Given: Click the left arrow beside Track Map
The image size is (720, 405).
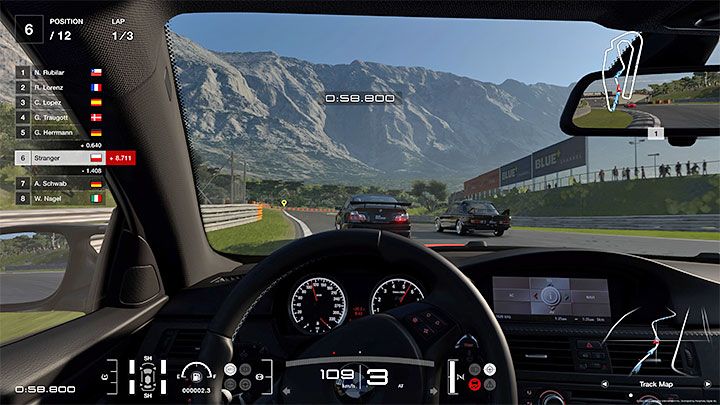Looking at the screenshot, I should 603,384.
